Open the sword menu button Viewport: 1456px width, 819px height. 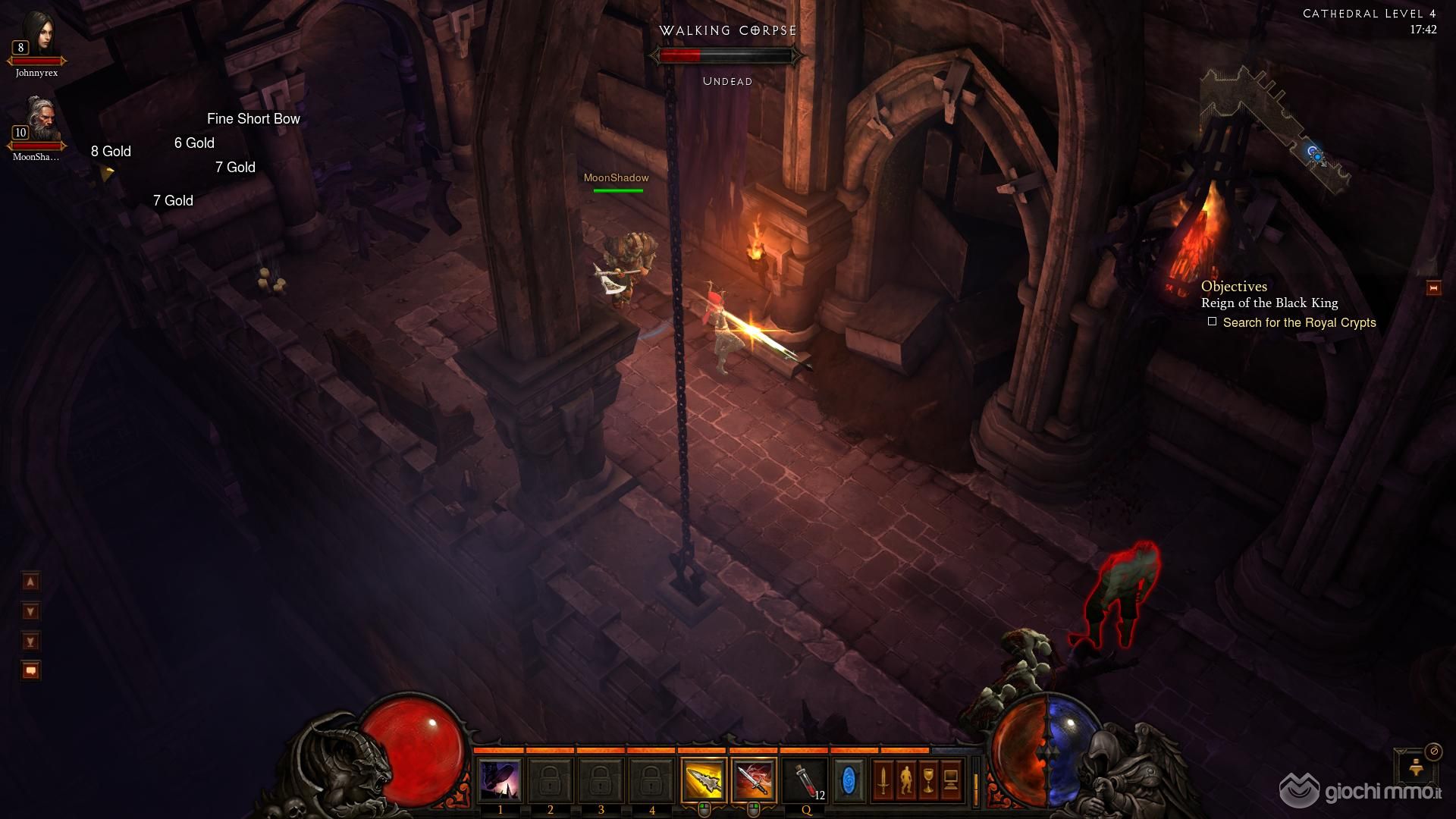tap(883, 781)
